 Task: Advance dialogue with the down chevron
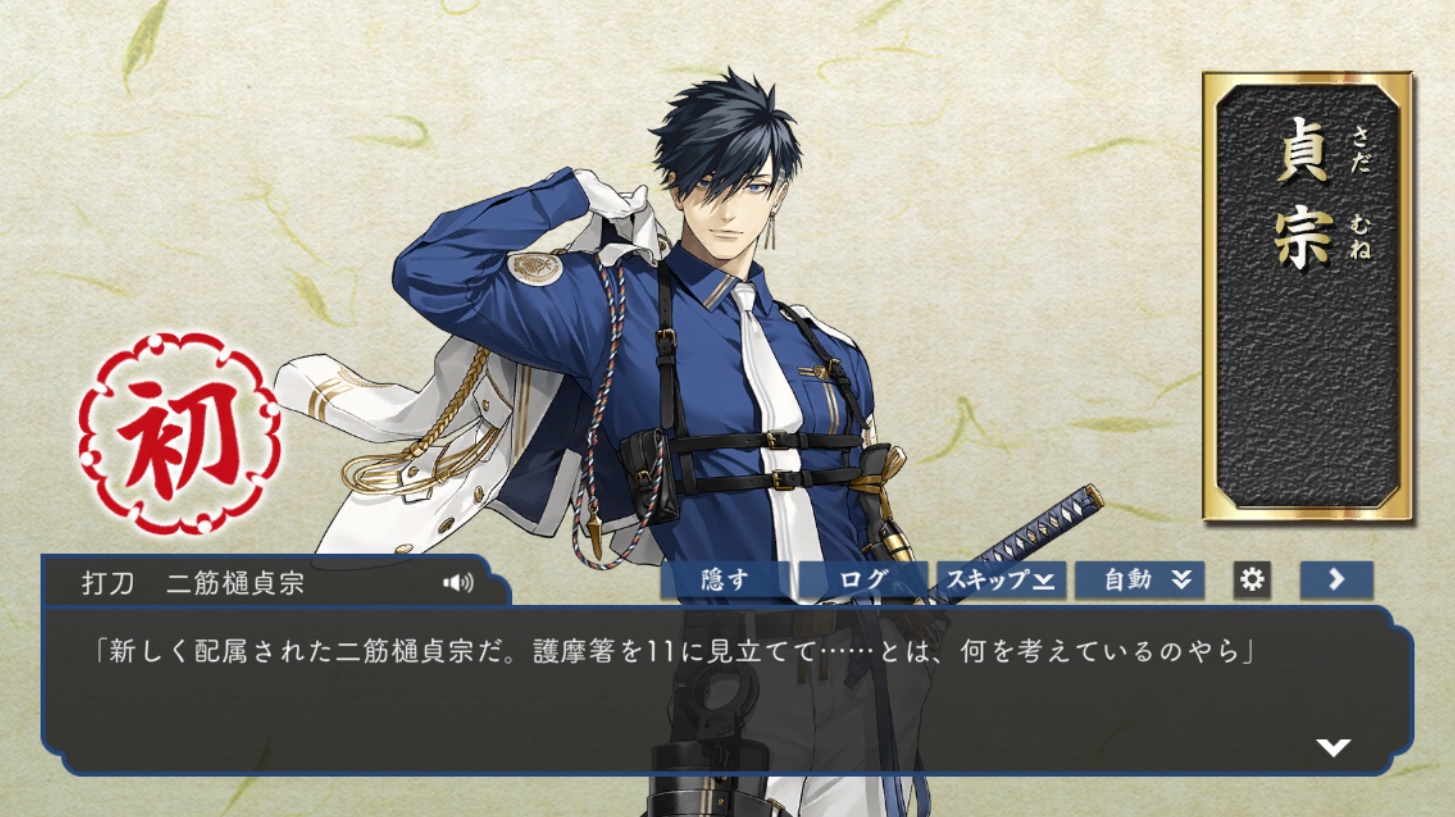click(1333, 747)
